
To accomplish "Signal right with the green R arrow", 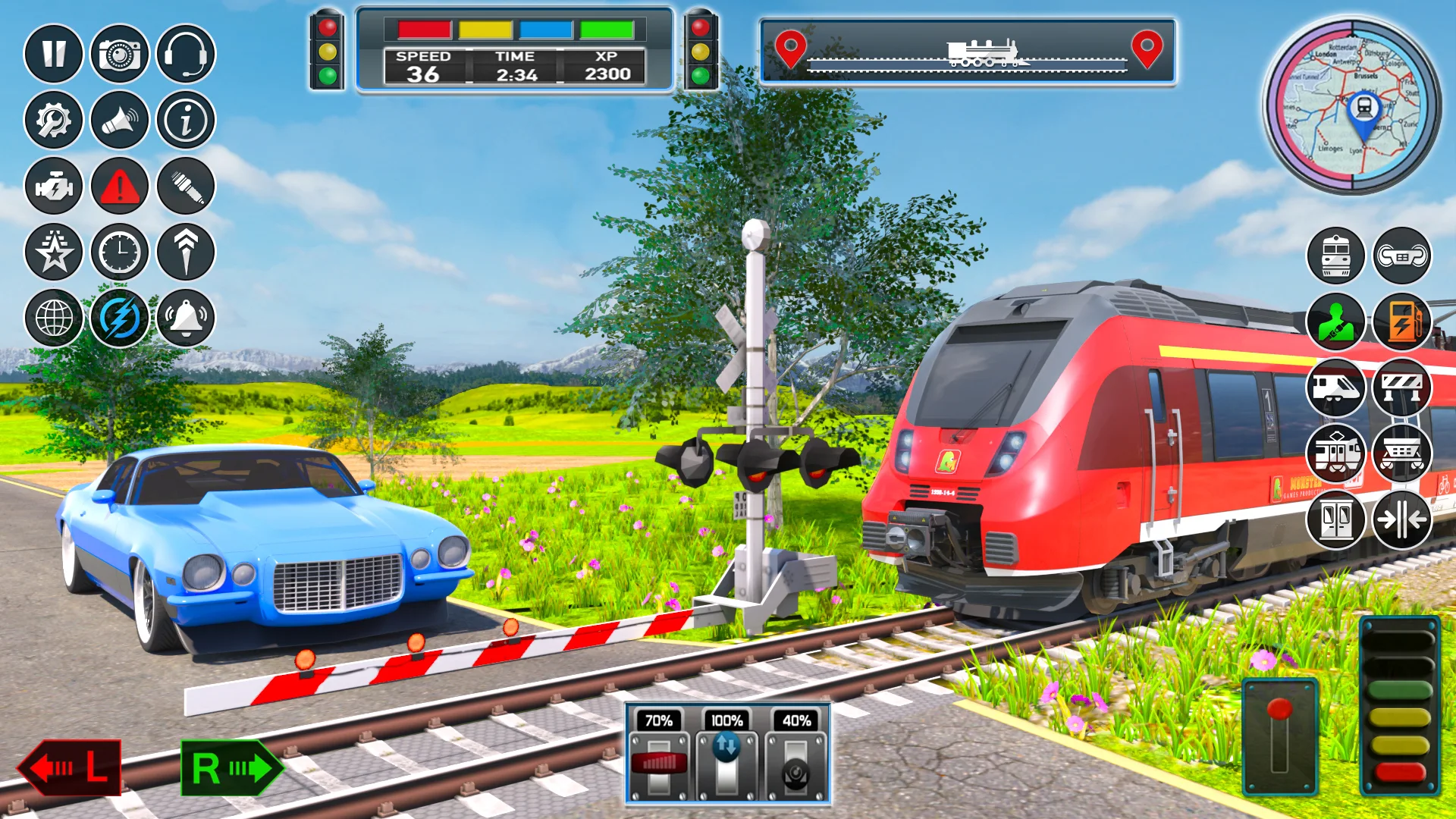I will [231, 767].
